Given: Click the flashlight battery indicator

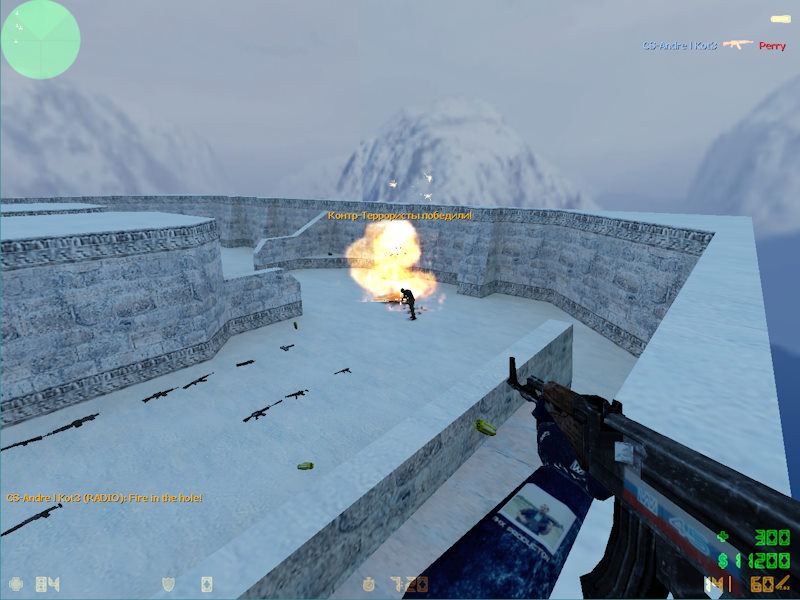Looking at the screenshot, I should tap(780, 19).
